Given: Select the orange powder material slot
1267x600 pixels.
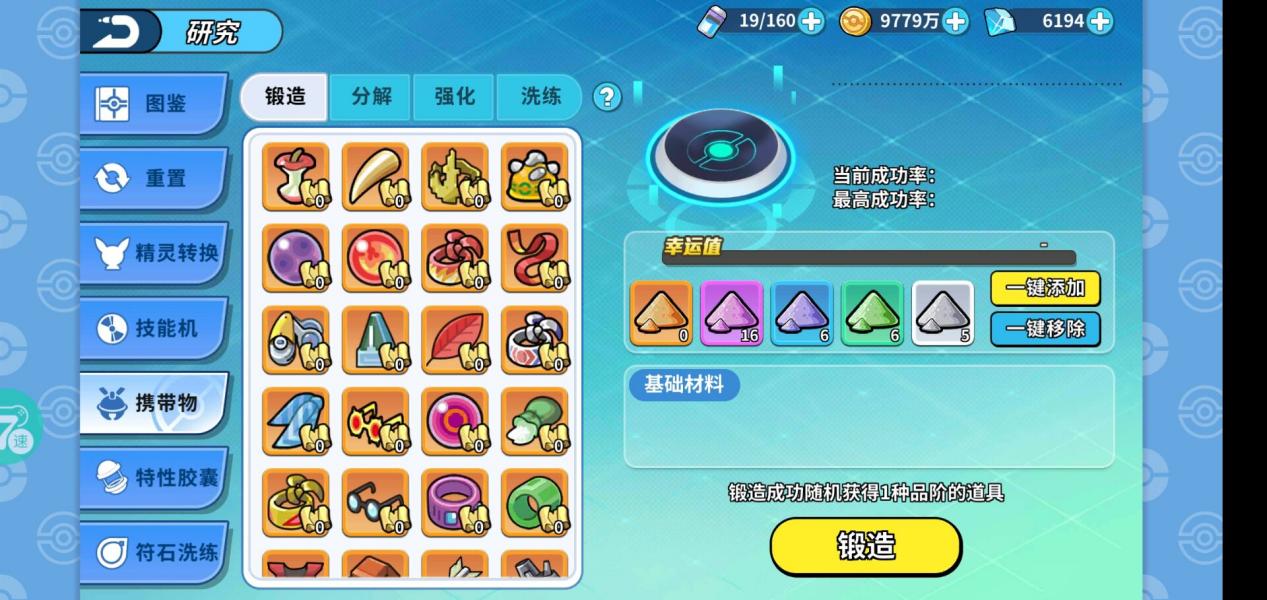Looking at the screenshot, I should click(661, 314).
